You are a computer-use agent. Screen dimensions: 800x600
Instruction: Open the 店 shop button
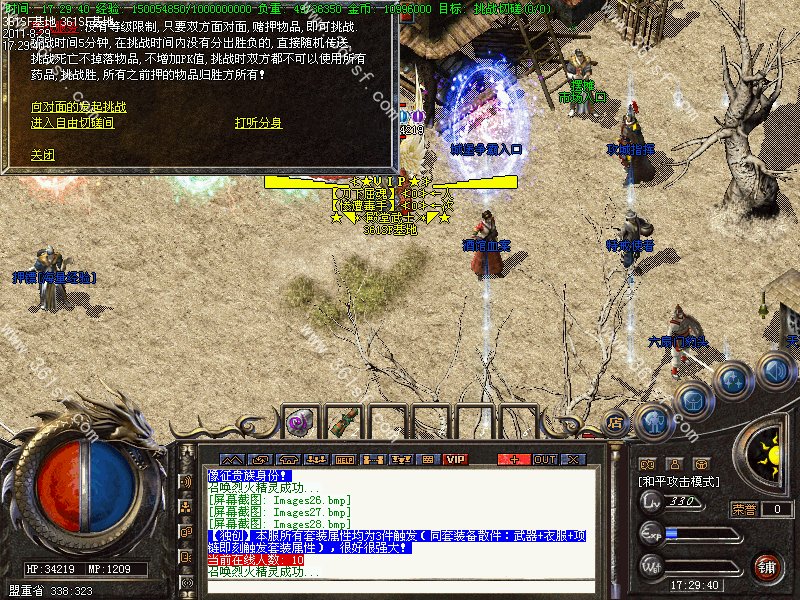[616, 423]
